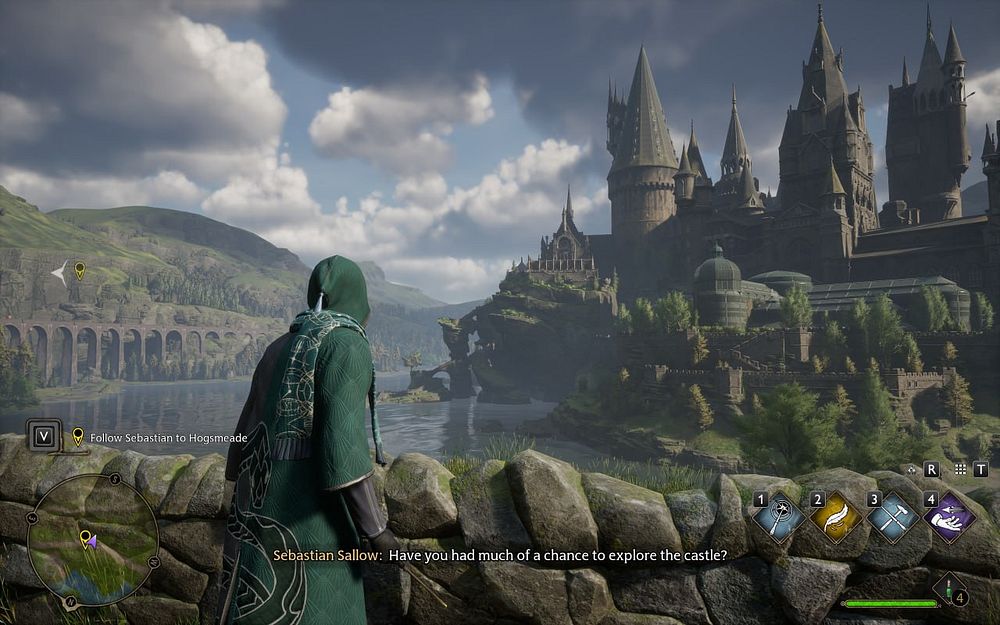Viewport: 1000px width, 625px height.
Task: Click the small paw icon above the spell bar
Action: click(x=910, y=468)
